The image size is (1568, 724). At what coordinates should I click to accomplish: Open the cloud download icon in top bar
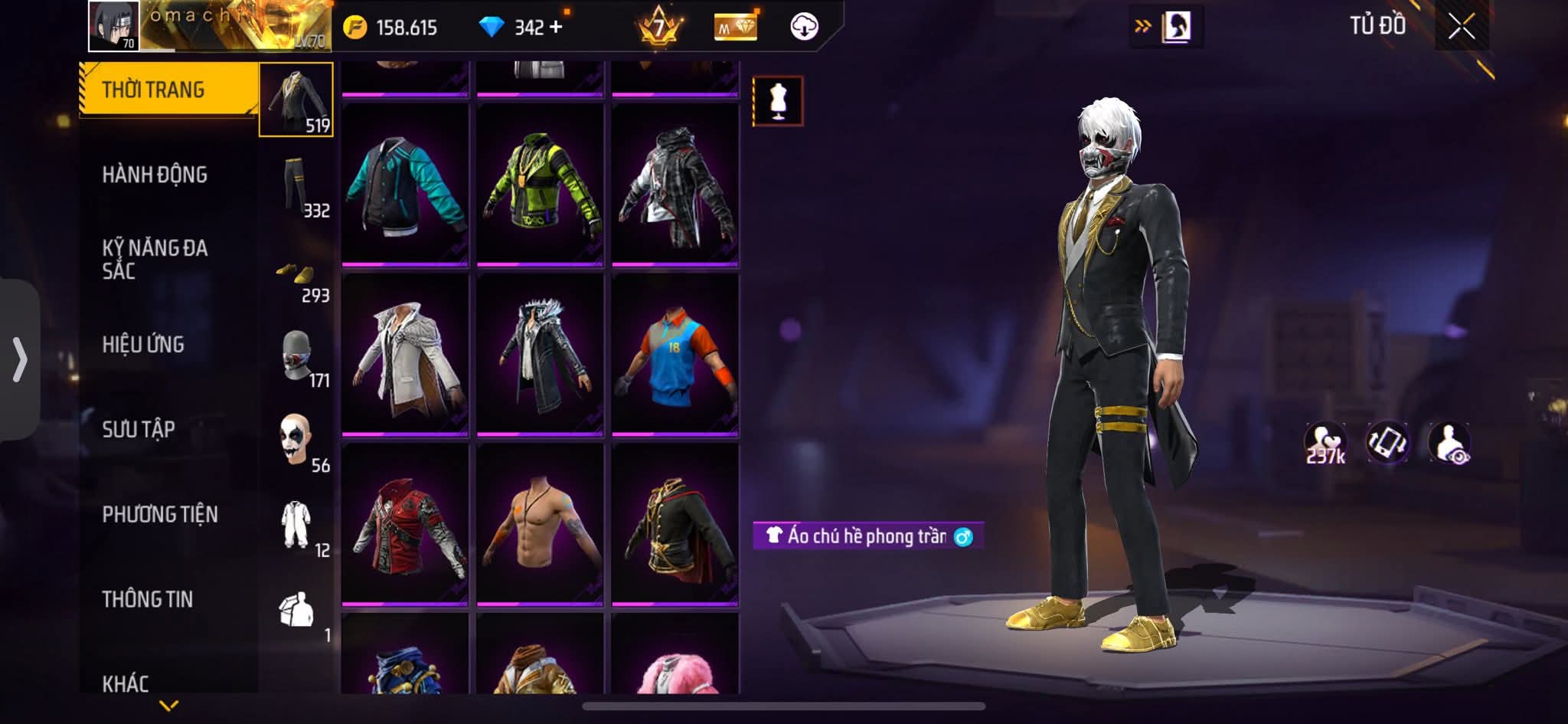click(802, 25)
